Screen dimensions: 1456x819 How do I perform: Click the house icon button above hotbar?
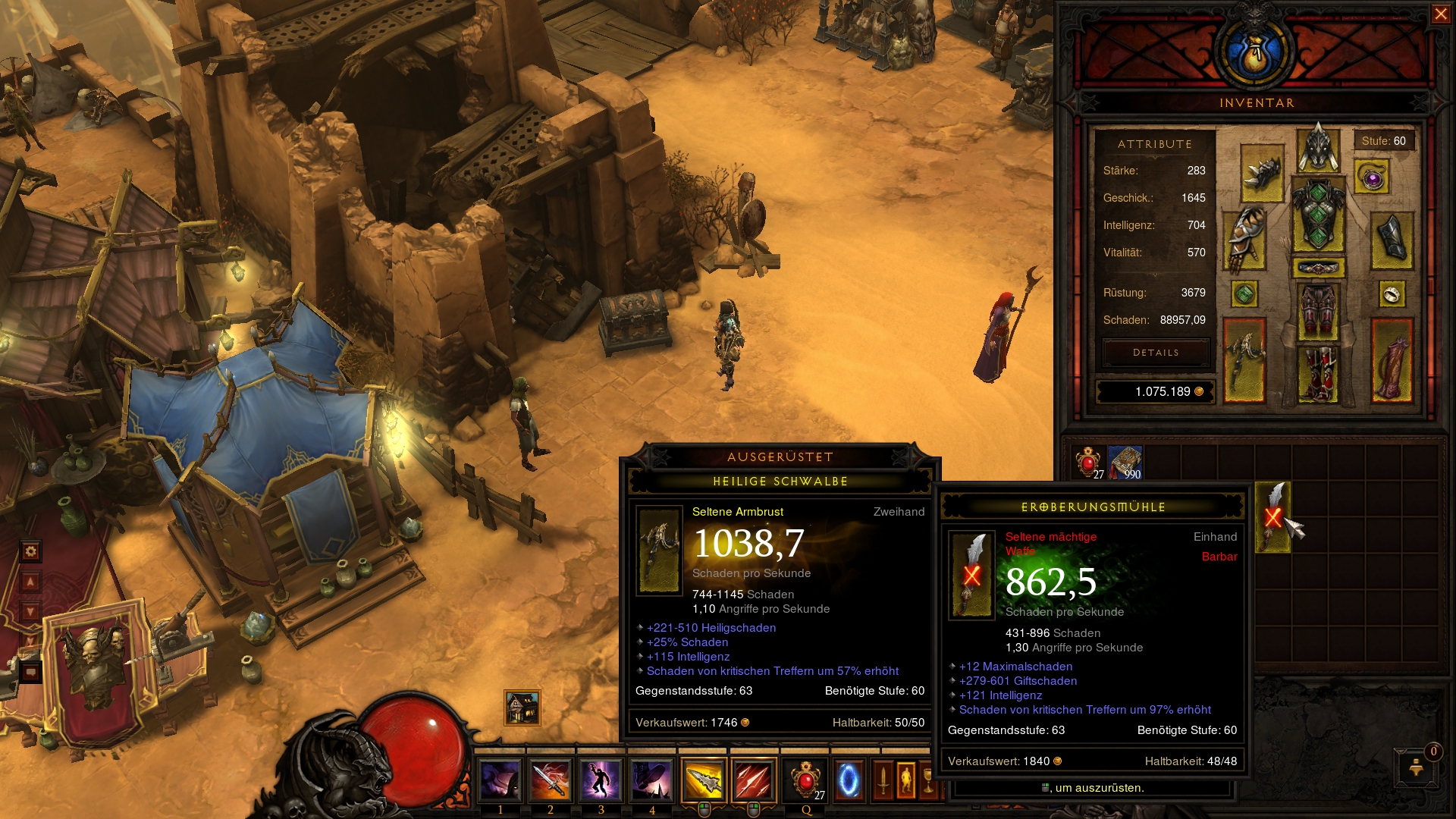coord(522,708)
